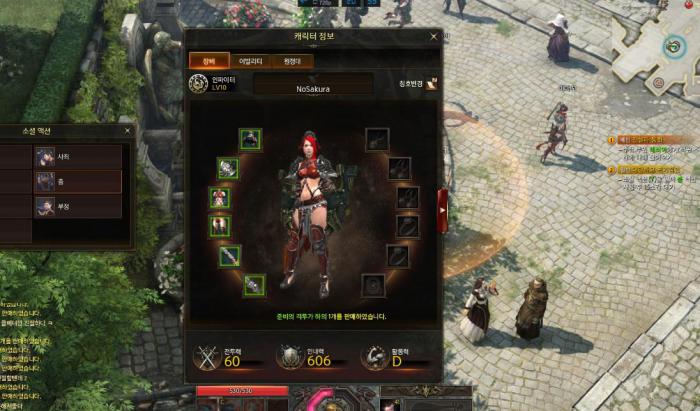
Task: Close the social action window
Action: tap(127, 130)
